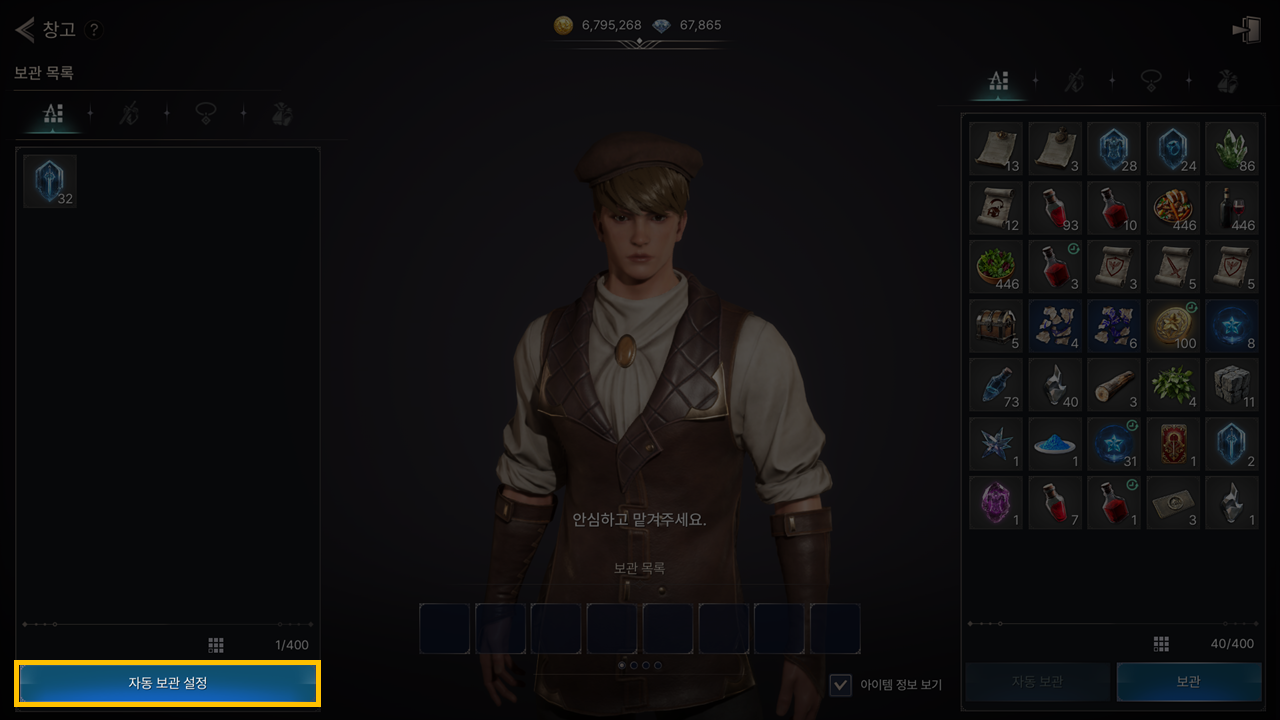The height and width of the screenshot is (720, 1280).
Task: Click the 자동 보관 (auto store) button
Action: 1037,682
